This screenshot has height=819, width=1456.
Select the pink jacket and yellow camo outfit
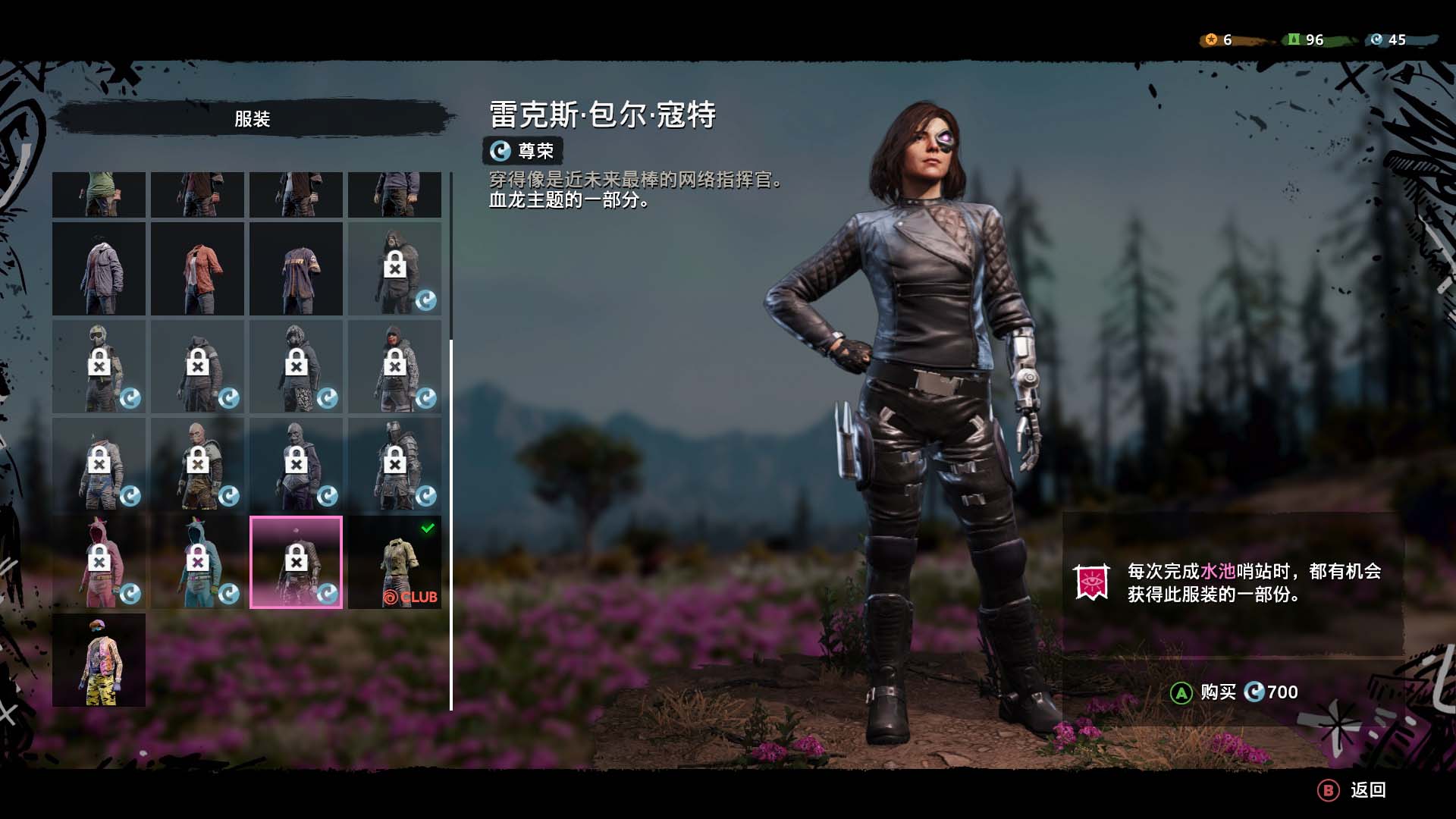(x=99, y=660)
